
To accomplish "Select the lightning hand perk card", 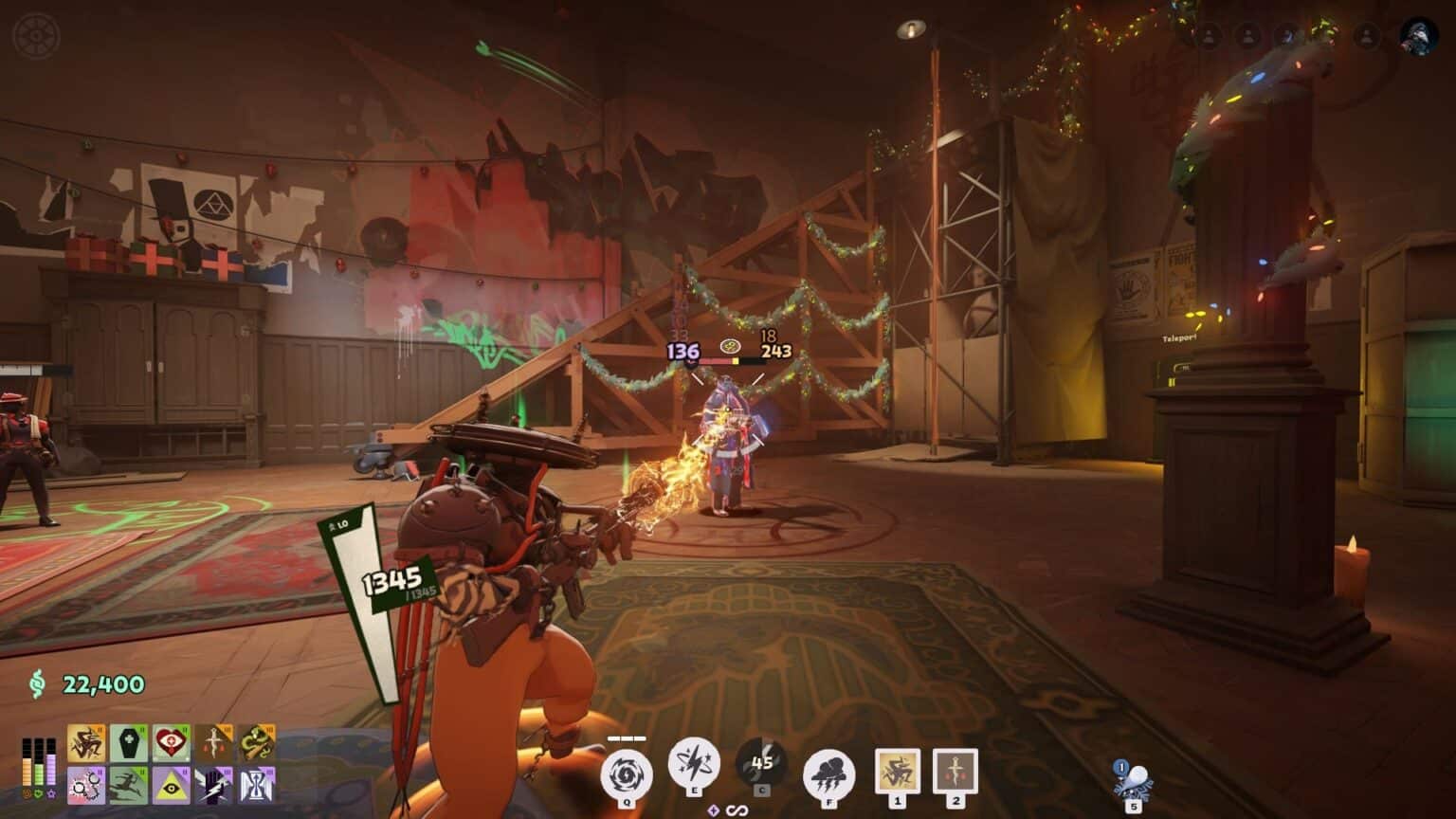I will pyautogui.click(x=212, y=785).
